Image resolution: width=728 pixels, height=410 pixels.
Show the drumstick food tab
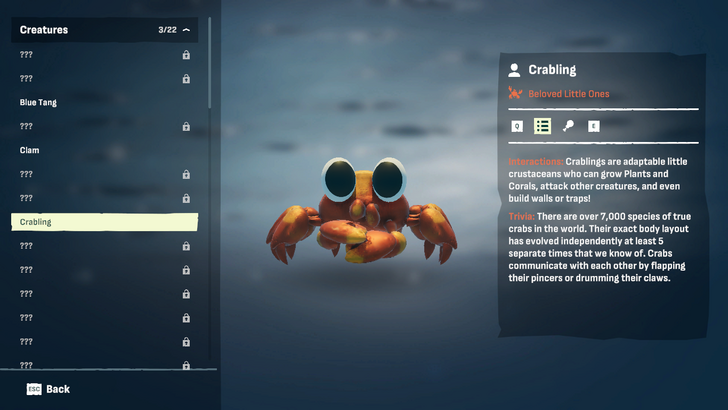point(568,126)
